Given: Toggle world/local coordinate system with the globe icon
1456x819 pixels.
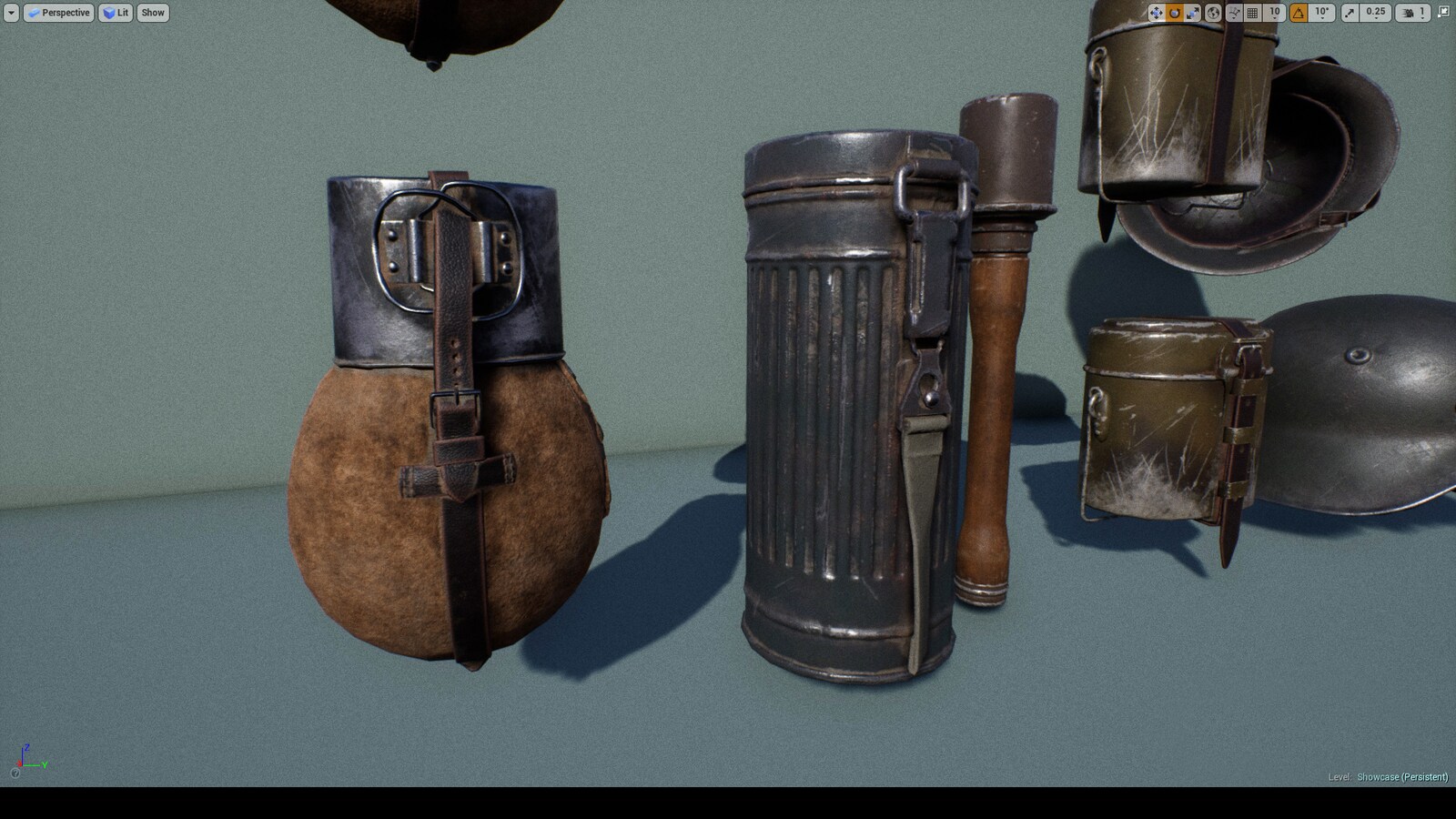Looking at the screenshot, I should pos(1213,12).
